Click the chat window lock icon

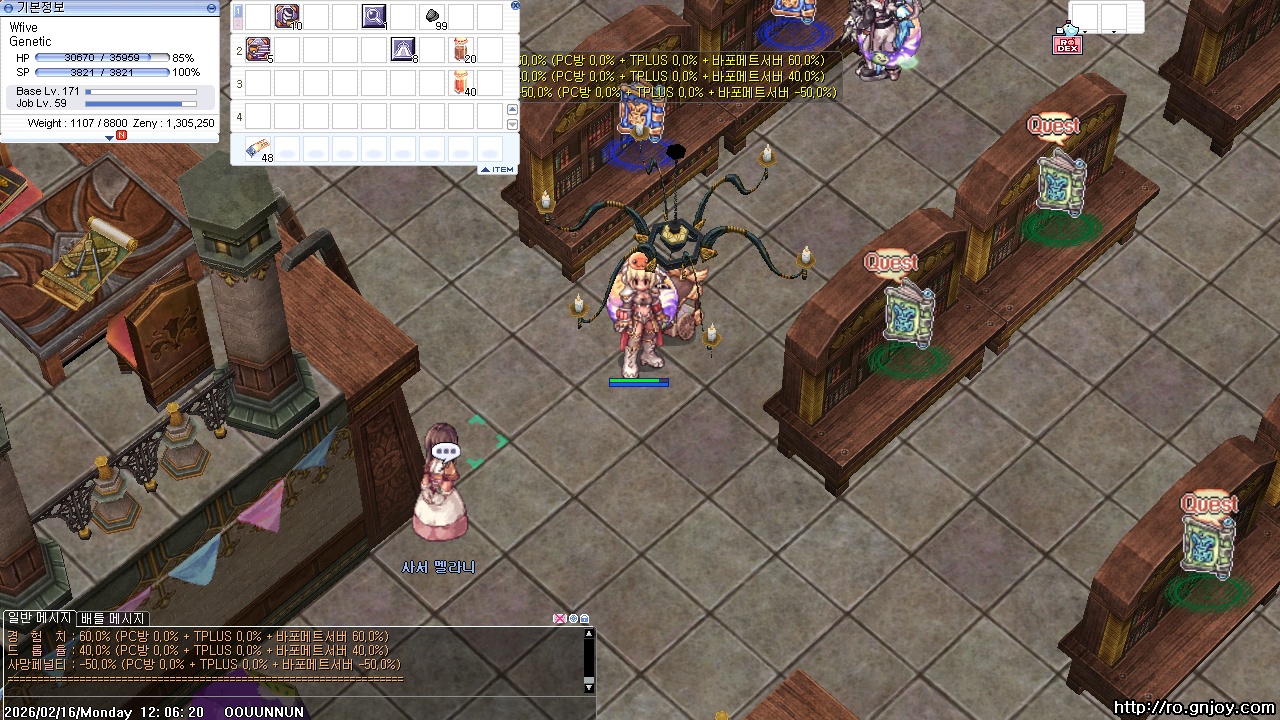coord(585,619)
